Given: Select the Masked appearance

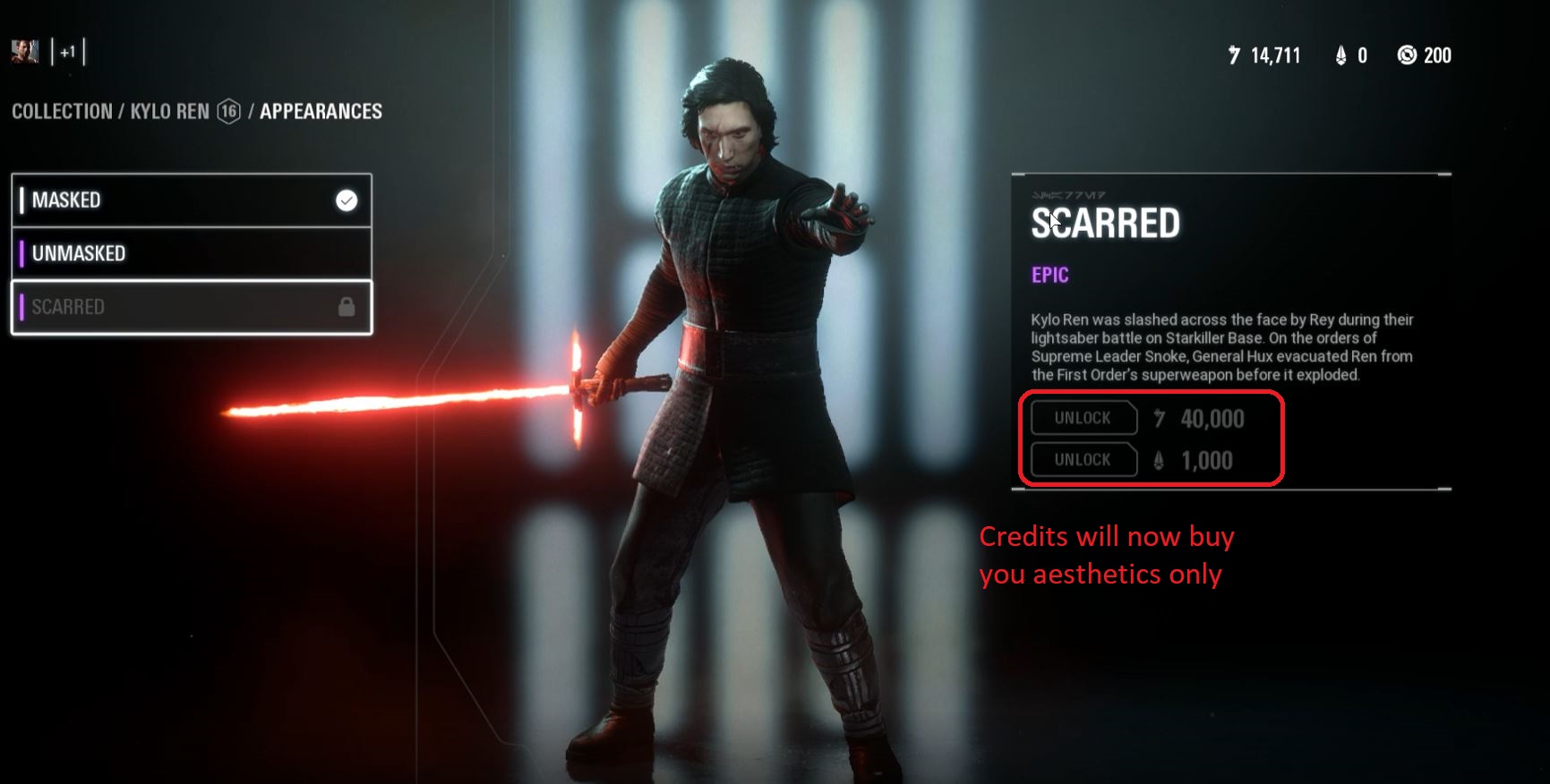Looking at the screenshot, I should point(191,200).
